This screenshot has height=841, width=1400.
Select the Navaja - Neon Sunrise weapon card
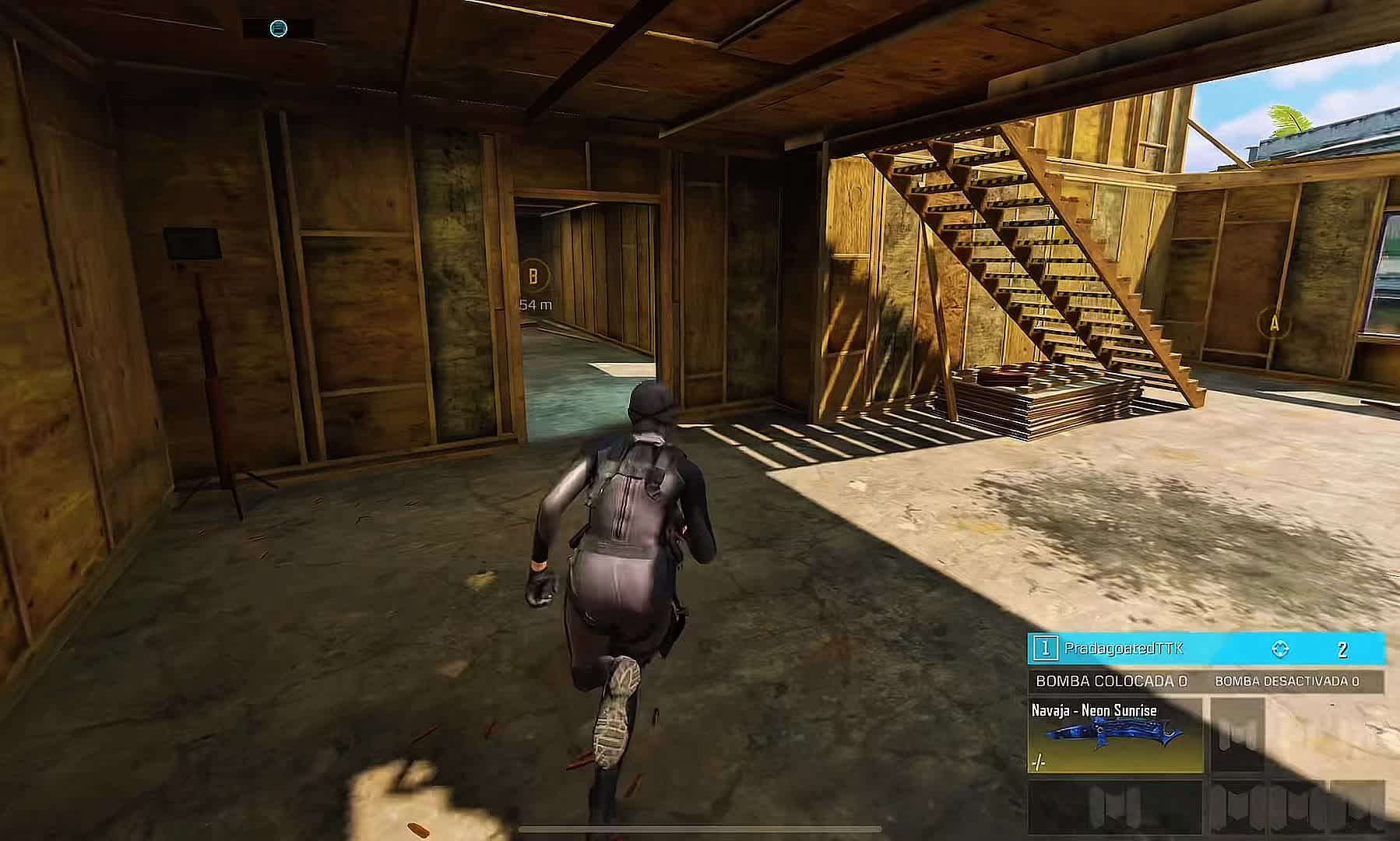(x=1114, y=736)
